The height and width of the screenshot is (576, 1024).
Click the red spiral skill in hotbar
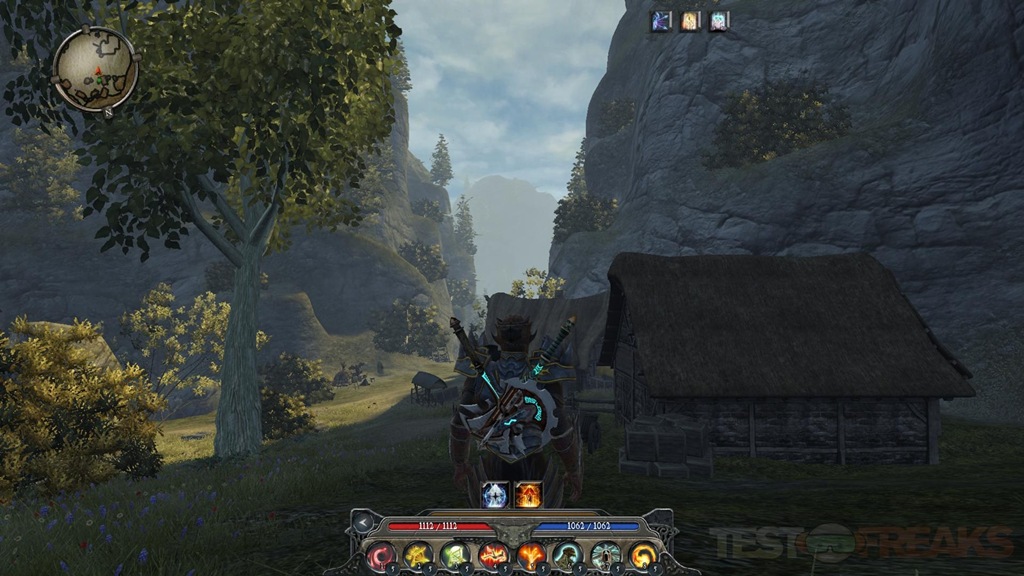click(x=380, y=555)
